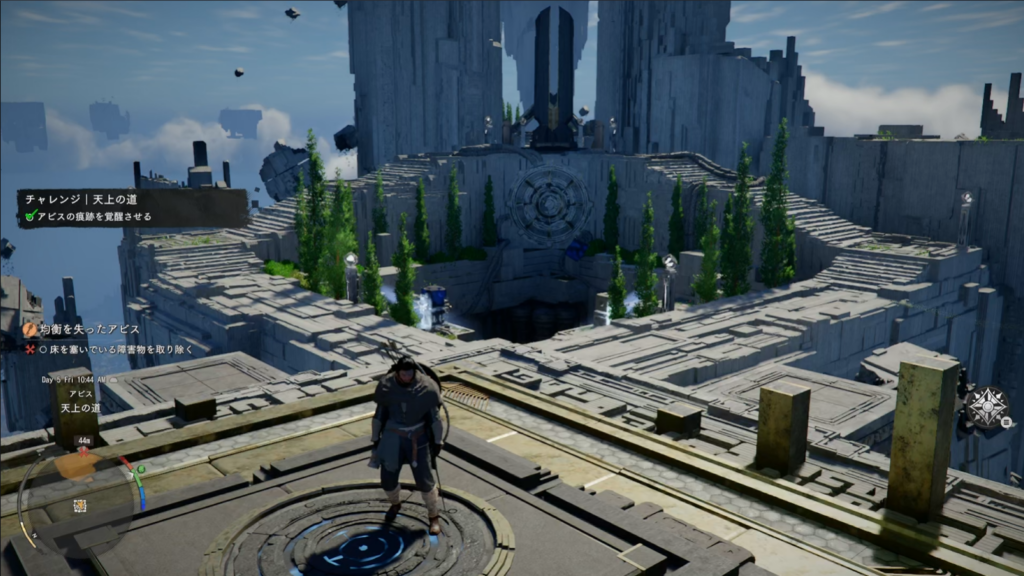Activate the compass star emblem icon
This screenshot has height=576, width=1024.
985,407
